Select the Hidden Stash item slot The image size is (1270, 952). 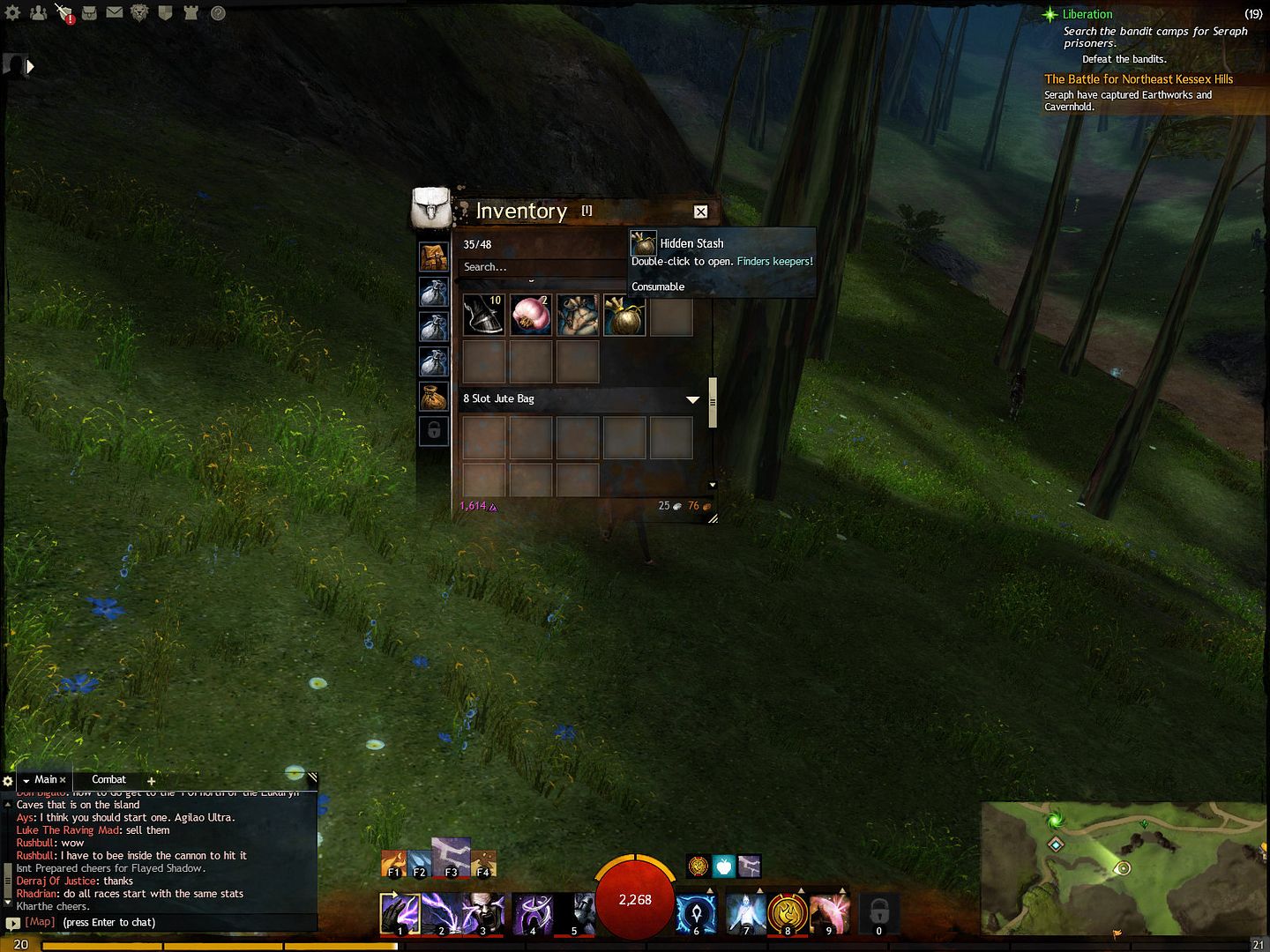click(624, 316)
